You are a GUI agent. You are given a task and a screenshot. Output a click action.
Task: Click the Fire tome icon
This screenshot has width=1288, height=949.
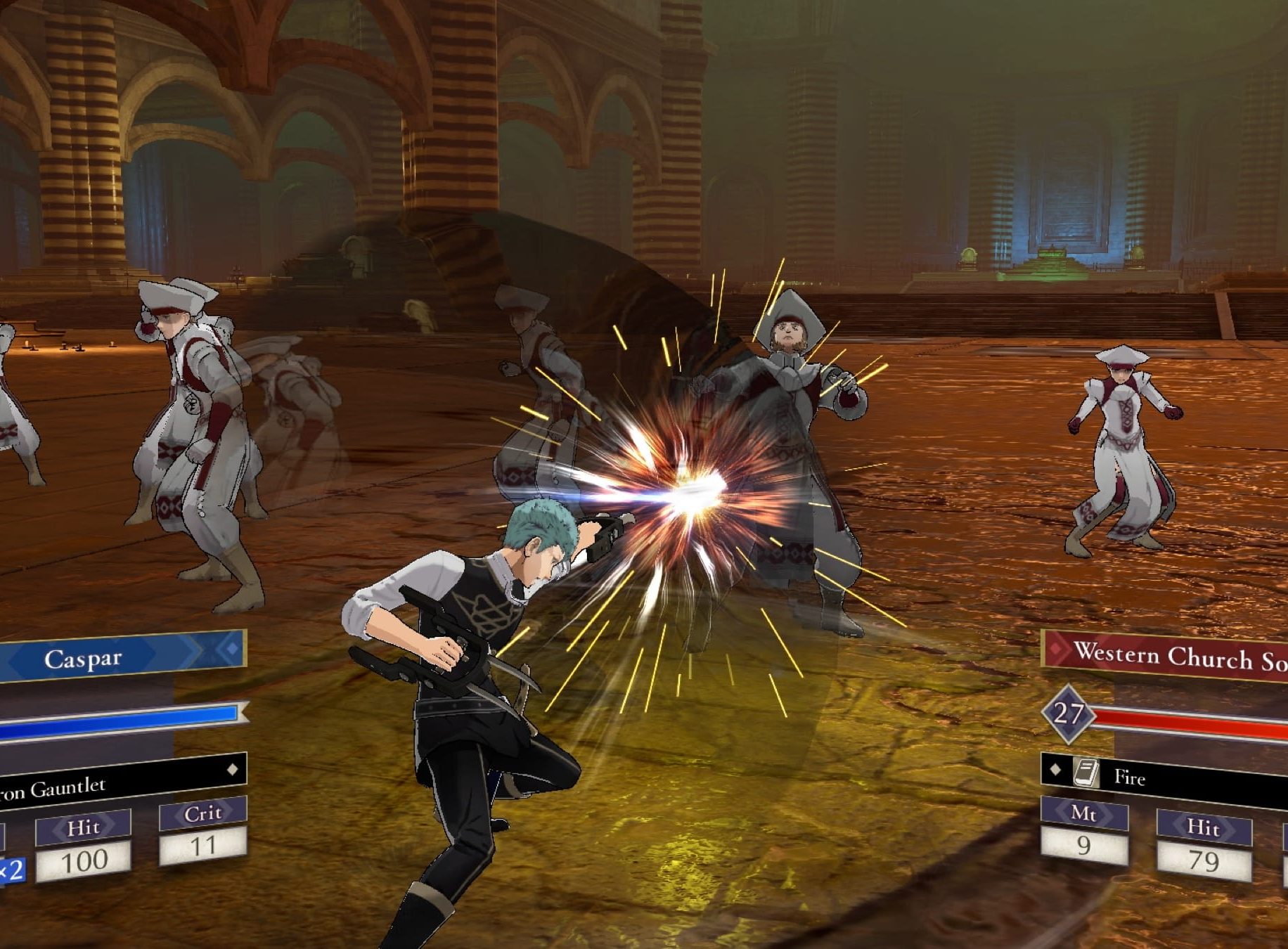[1087, 773]
